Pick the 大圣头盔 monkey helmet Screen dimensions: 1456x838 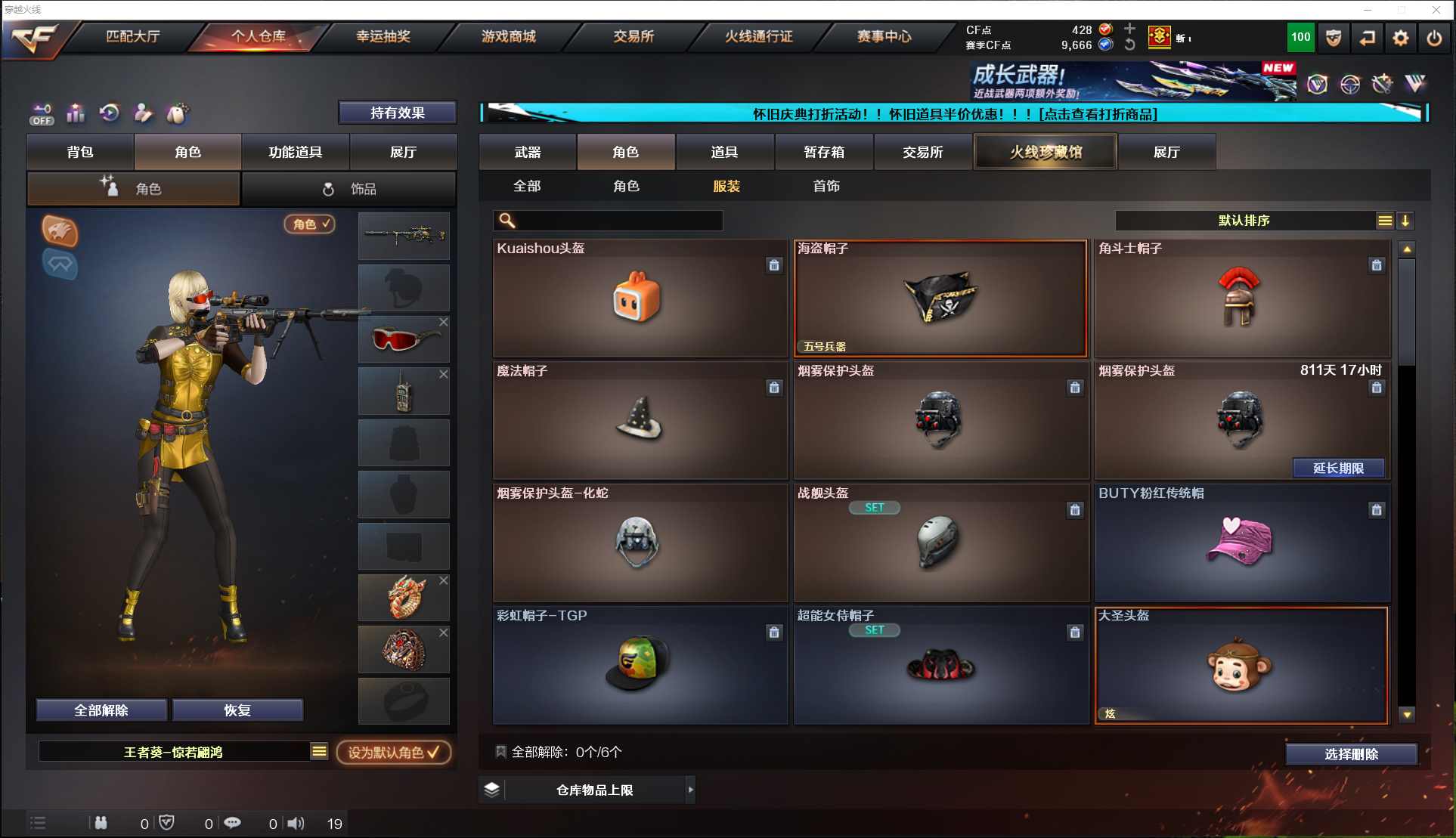coord(1241,666)
